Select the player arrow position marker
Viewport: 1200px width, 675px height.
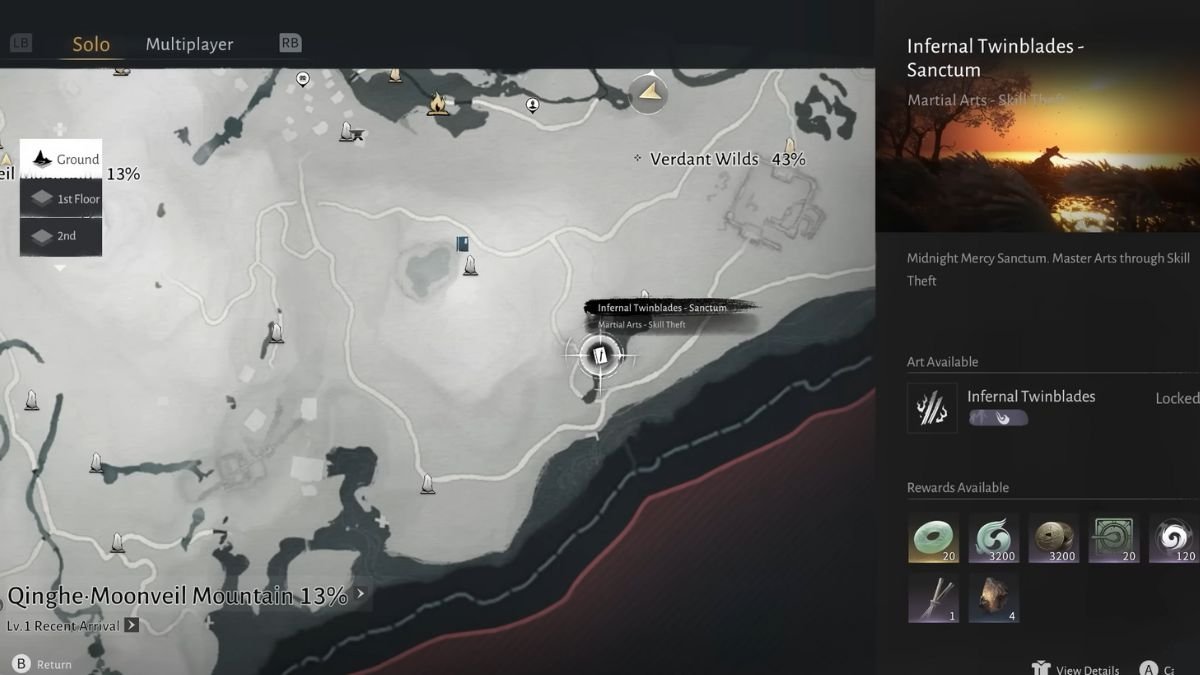pos(650,93)
